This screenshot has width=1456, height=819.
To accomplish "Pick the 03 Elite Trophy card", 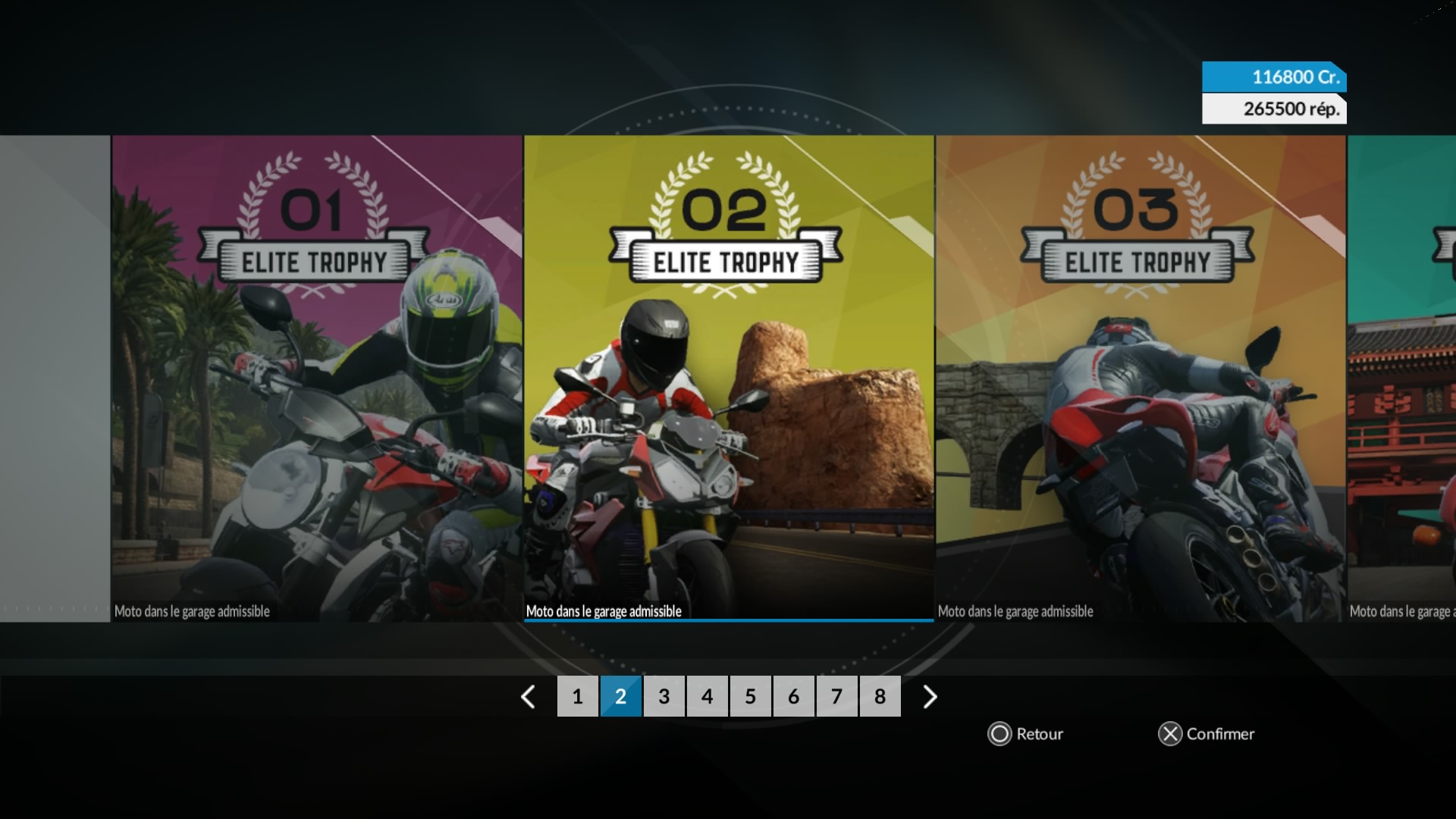I will pyautogui.click(x=1141, y=378).
